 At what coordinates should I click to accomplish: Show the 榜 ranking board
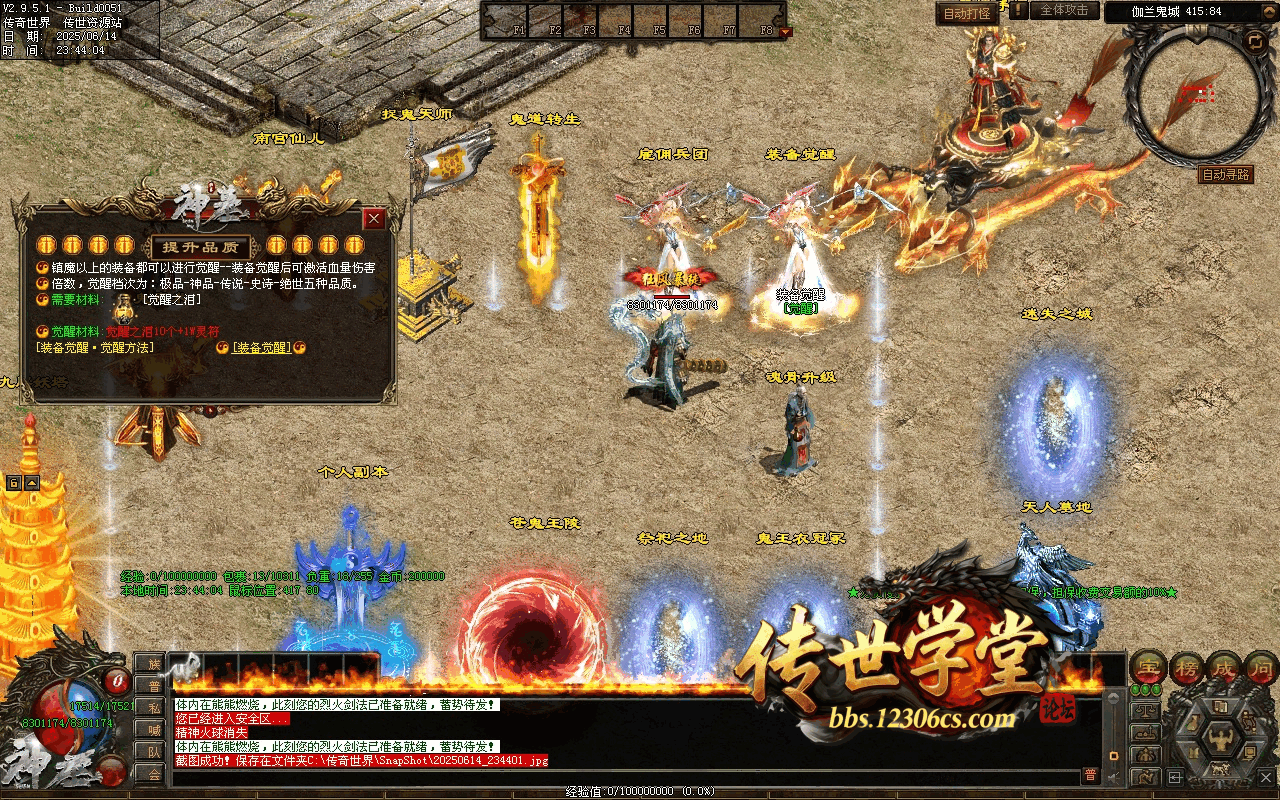pos(1185,667)
